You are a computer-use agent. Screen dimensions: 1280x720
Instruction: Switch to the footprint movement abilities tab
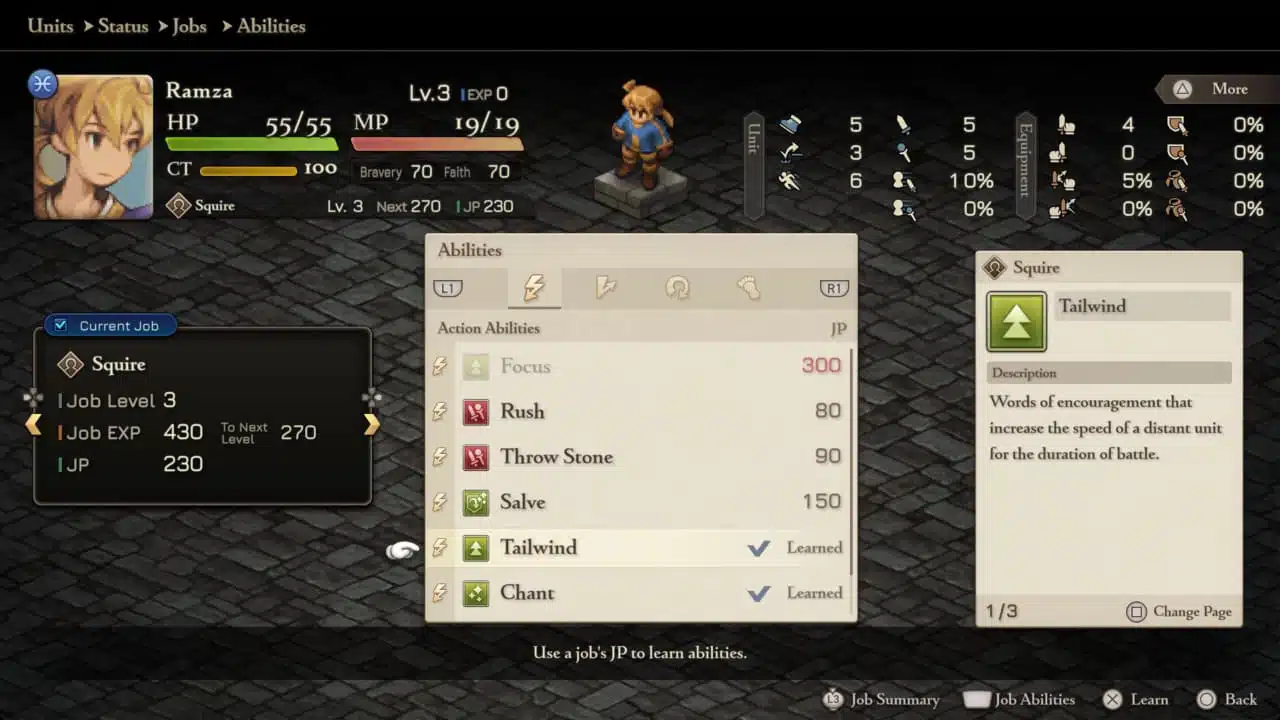point(748,288)
